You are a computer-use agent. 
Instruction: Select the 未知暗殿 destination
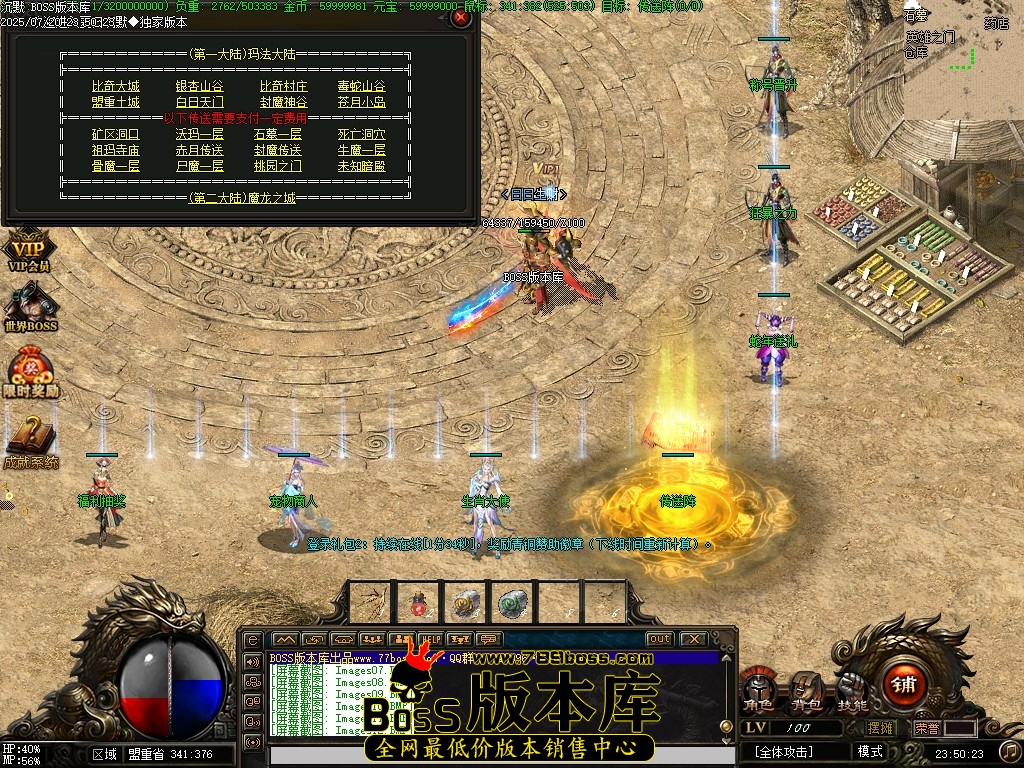(361, 166)
